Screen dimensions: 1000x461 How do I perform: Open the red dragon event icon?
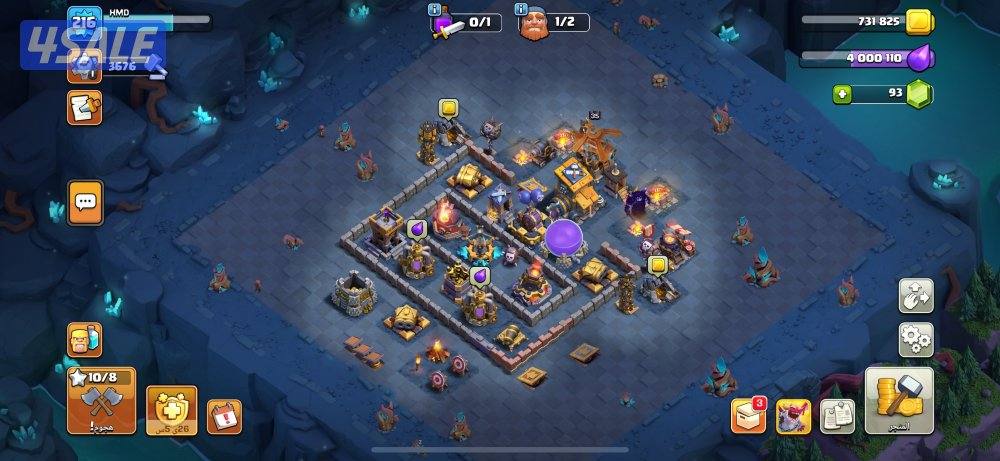point(793,415)
